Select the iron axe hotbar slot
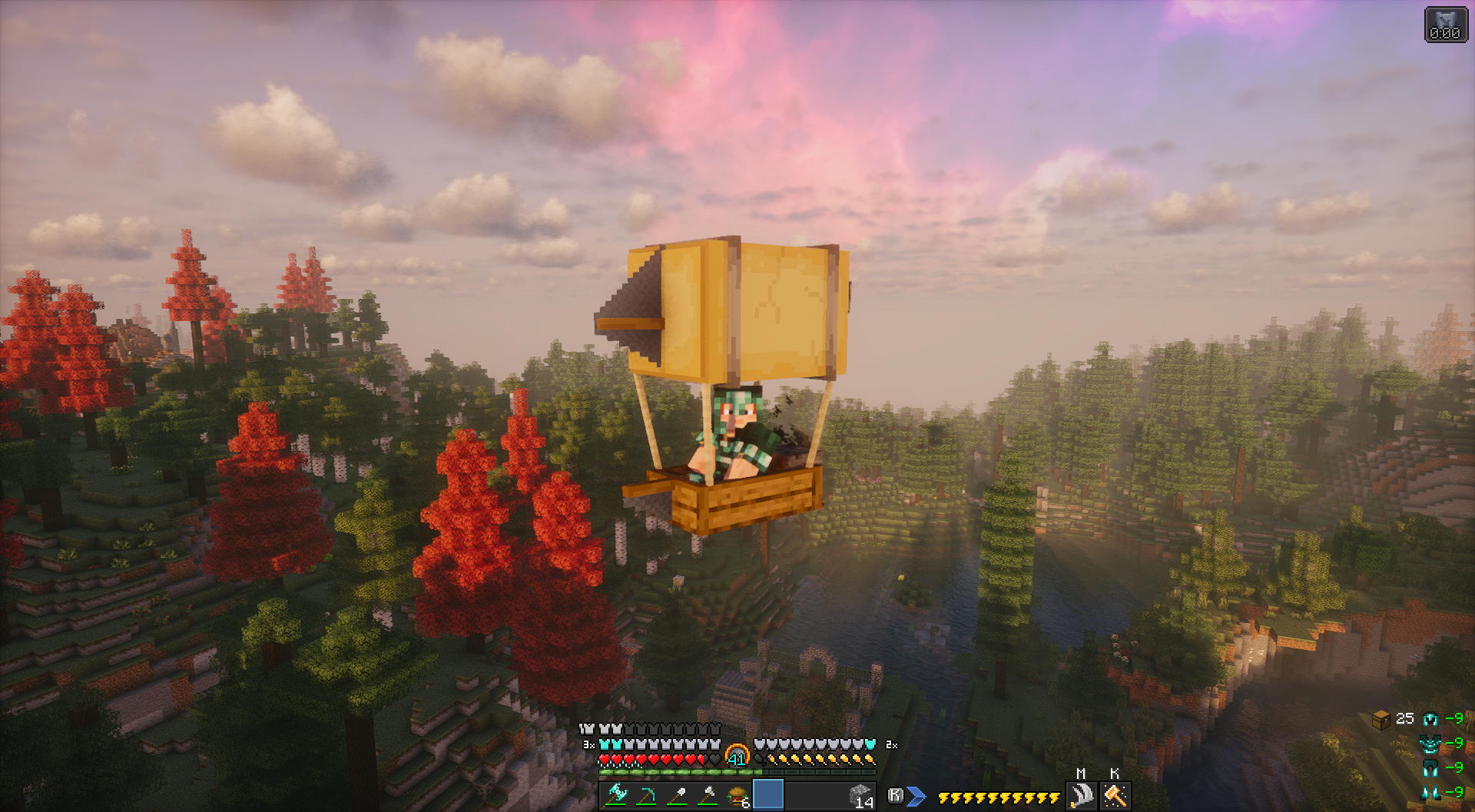This screenshot has width=1475, height=812. click(708, 795)
